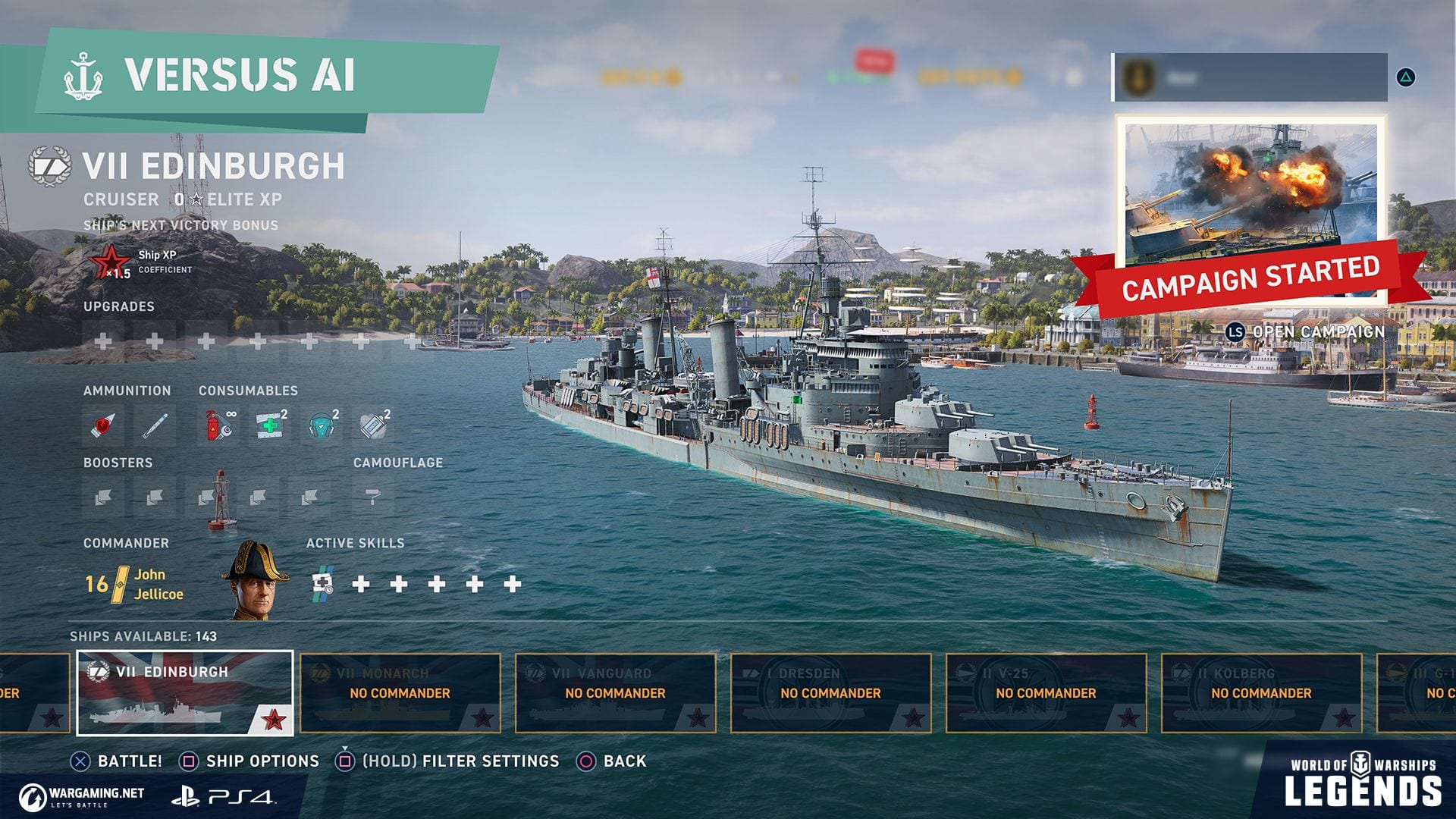Select the II Kolberg ship card
Image resolution: width=1456 pixels, height=819 pixels.
[x=1262, y=692]
